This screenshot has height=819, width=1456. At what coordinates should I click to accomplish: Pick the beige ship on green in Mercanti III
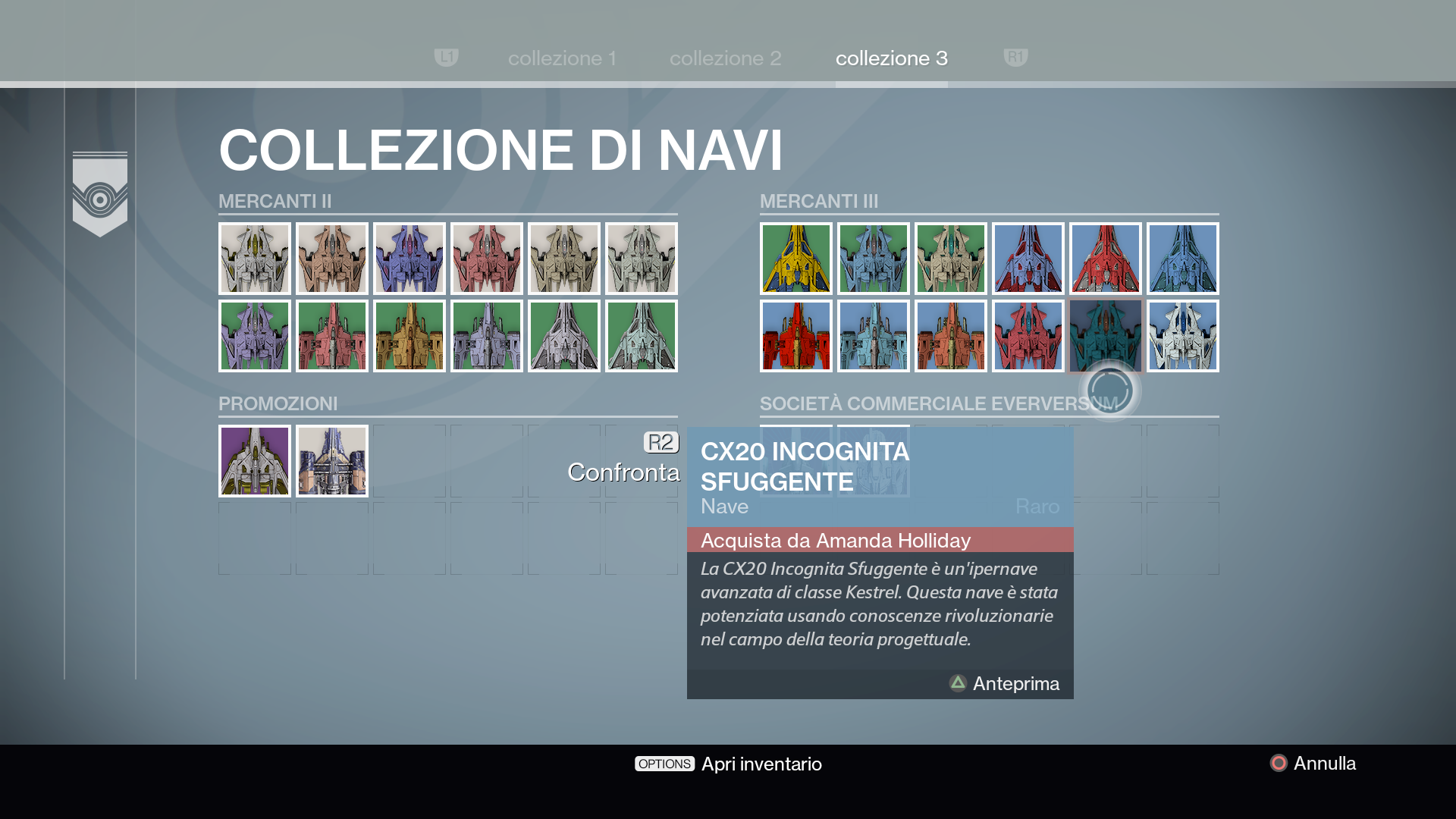coord(951,259)
